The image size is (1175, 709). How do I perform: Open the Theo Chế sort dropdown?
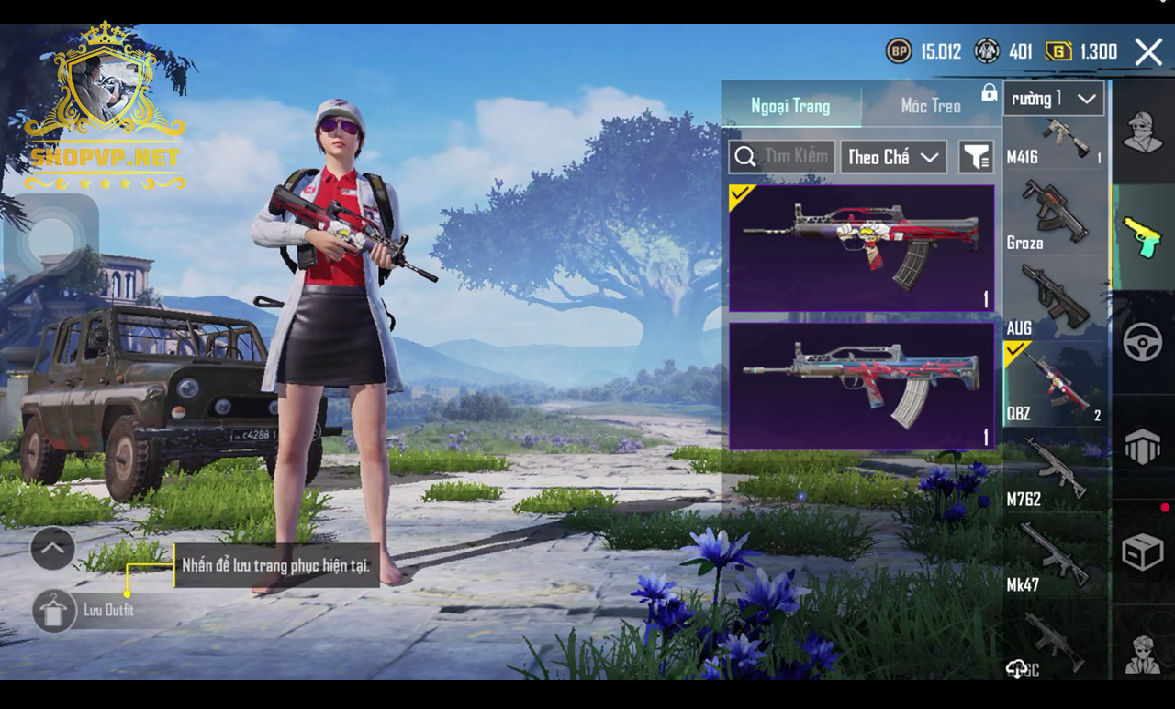(x=893, y=157)
